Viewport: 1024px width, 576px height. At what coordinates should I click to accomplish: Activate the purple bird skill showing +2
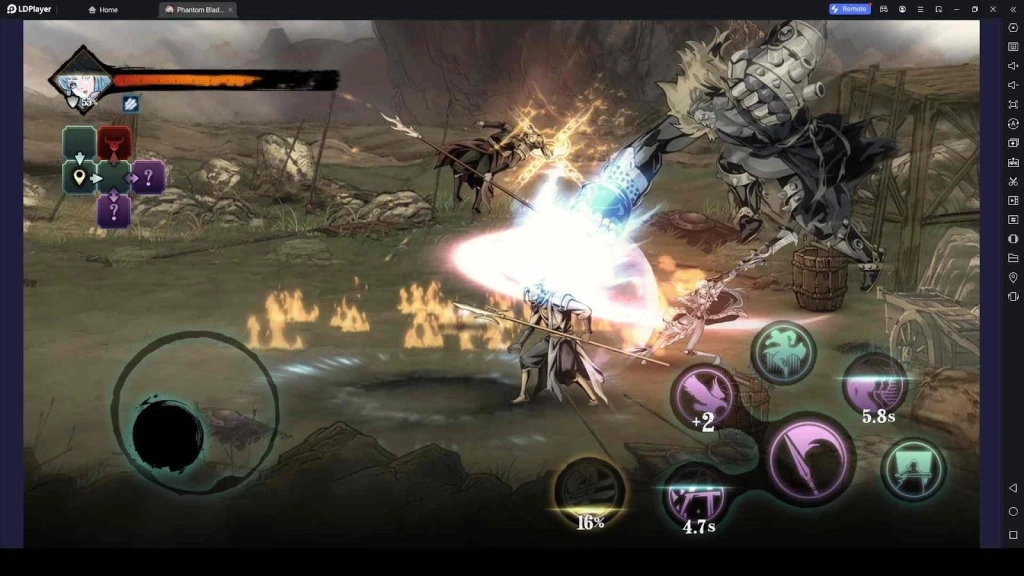(704, 396)
